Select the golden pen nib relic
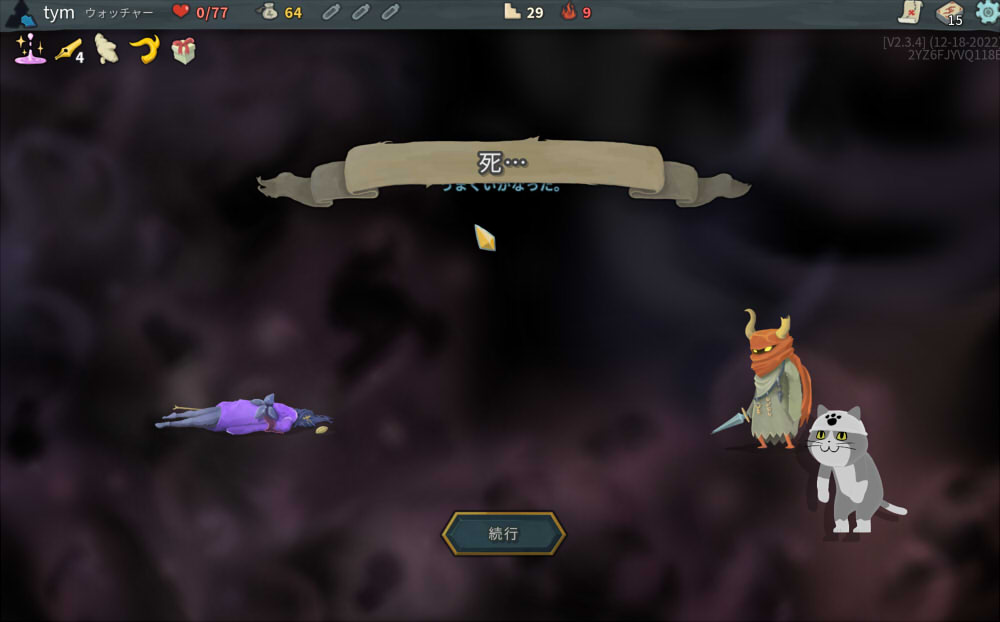The height and width of the screenshot is (622, 1000). 68,49
